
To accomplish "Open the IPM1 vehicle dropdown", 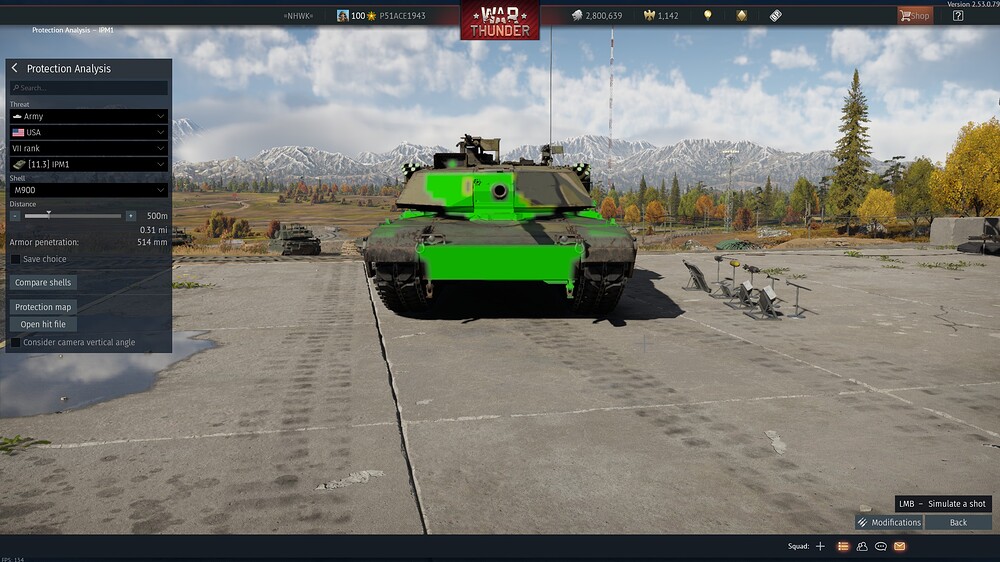I will (88, 164).
